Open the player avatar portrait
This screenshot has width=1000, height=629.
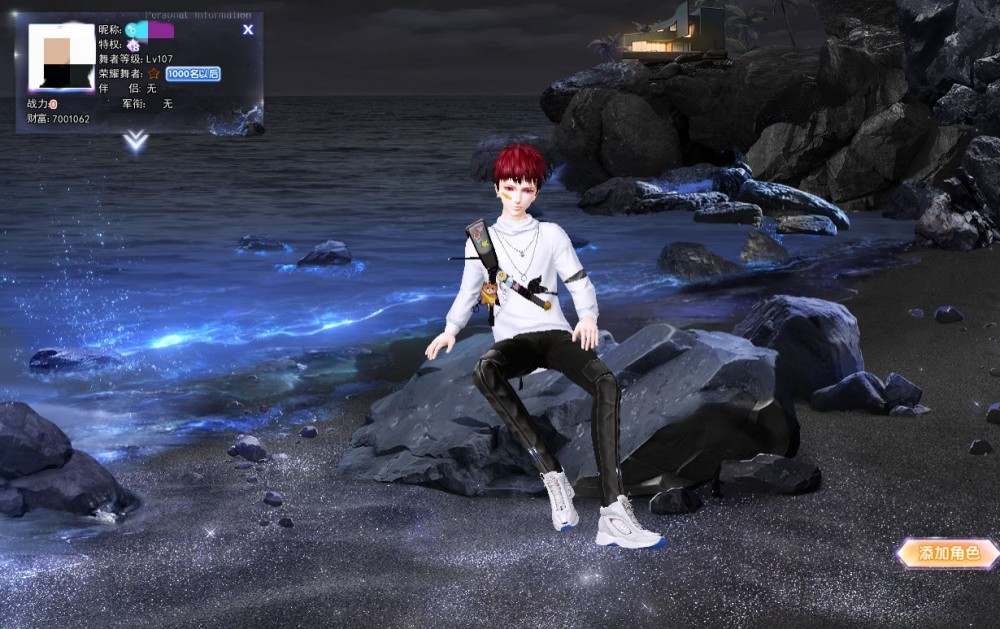point(61,58)
